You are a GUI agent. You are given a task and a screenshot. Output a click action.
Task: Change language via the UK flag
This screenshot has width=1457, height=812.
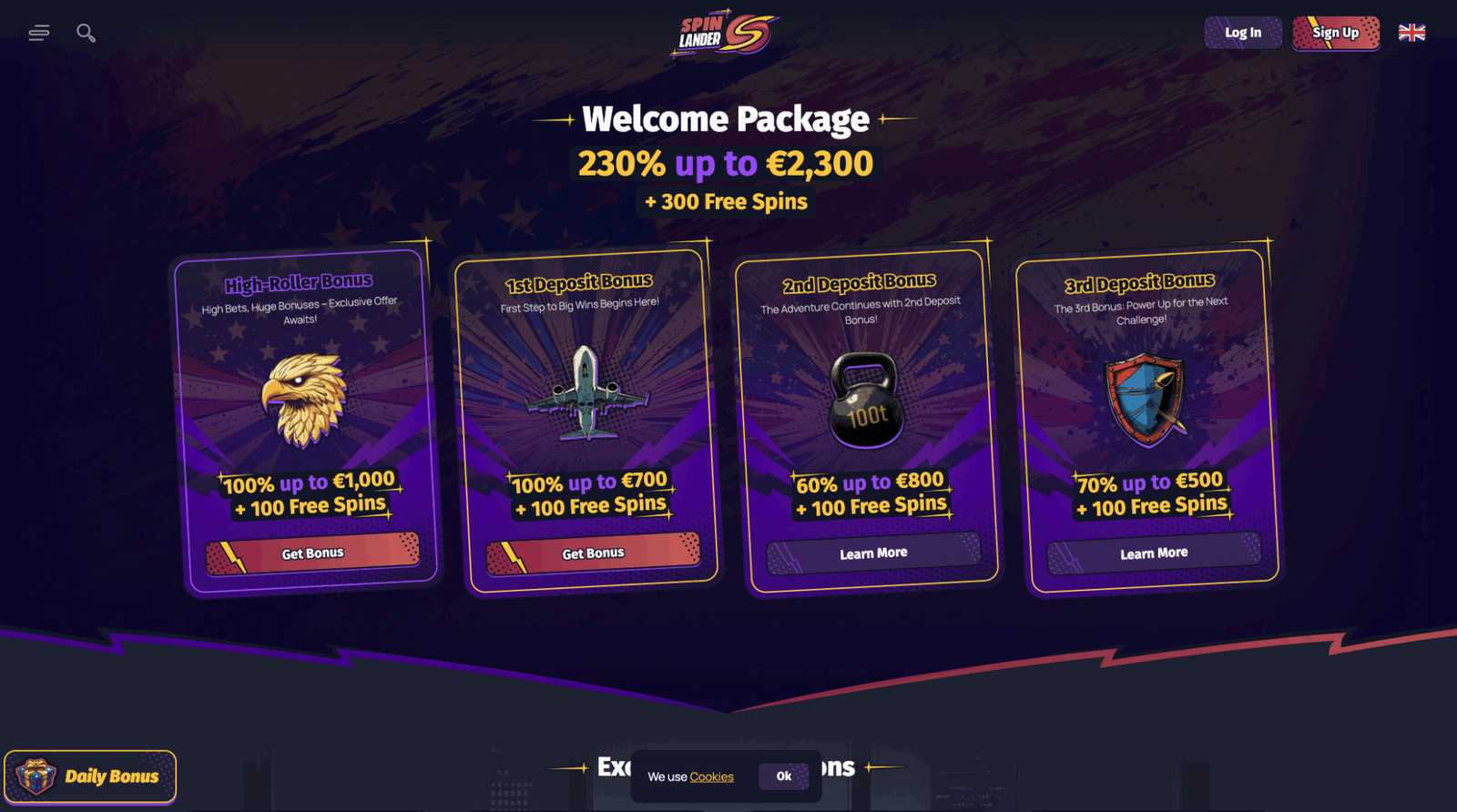[1411, 33]
